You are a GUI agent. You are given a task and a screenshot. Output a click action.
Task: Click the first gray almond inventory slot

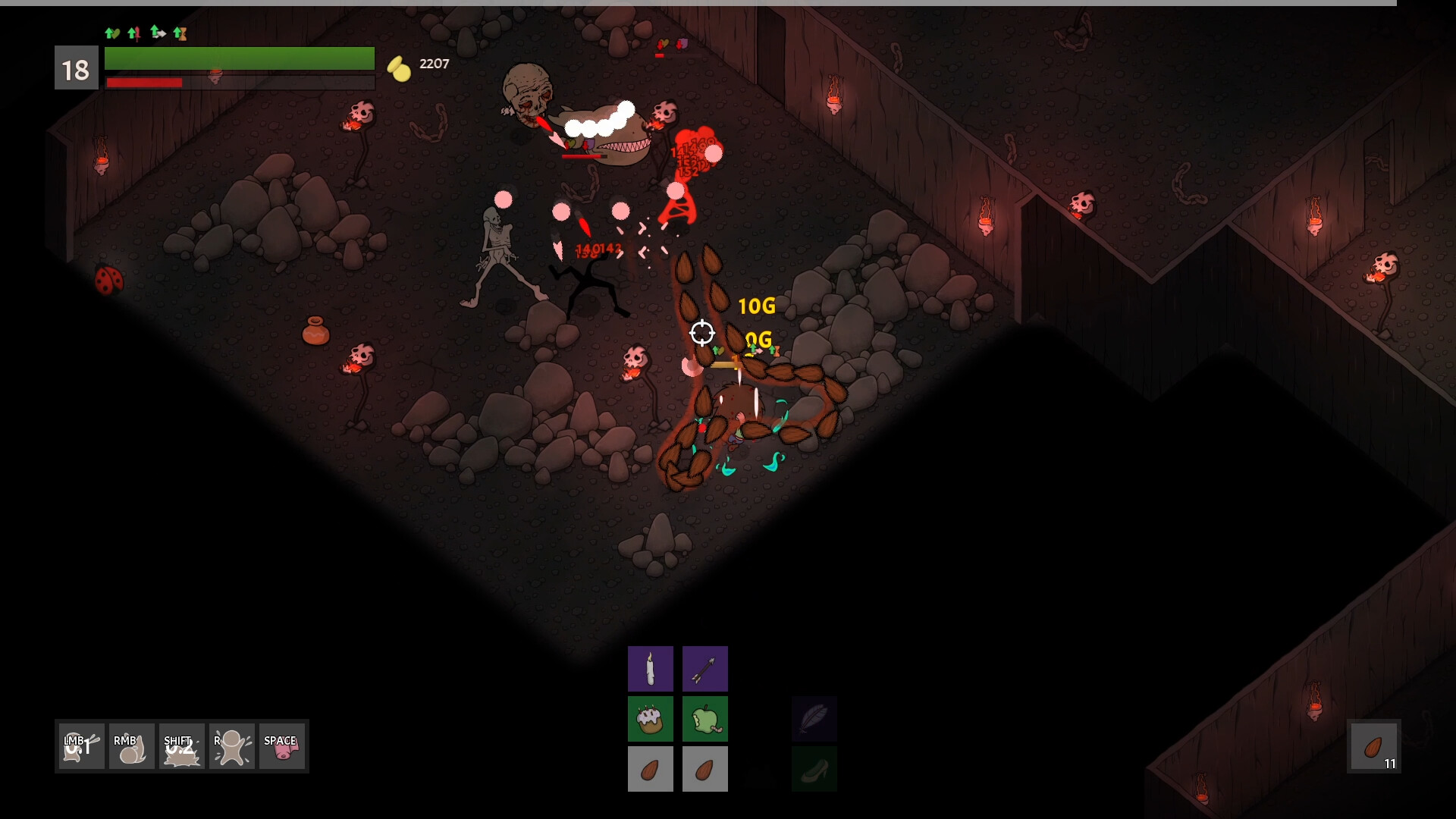pos(651,768)
